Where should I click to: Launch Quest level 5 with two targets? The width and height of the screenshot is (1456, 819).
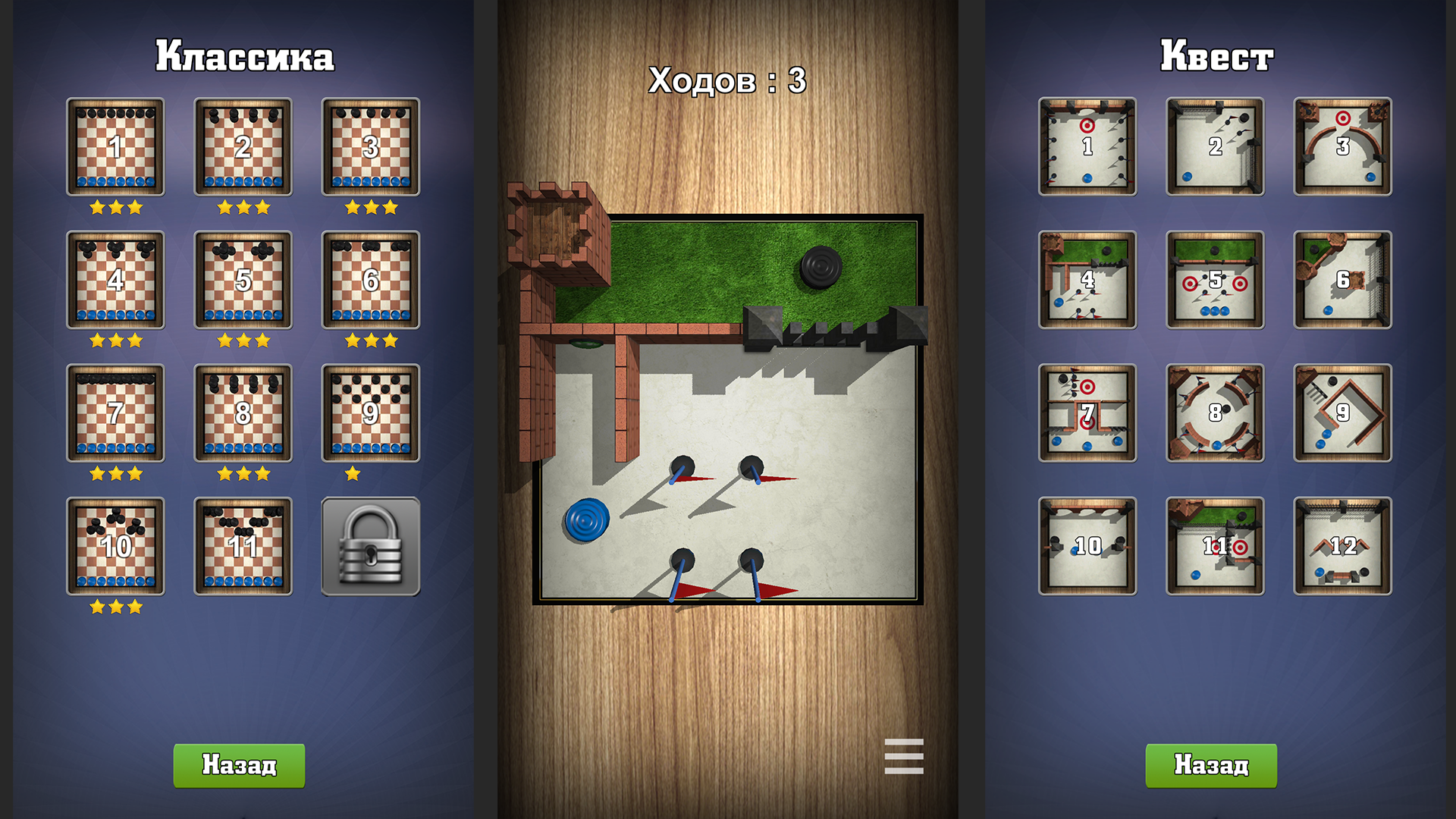1213,281
